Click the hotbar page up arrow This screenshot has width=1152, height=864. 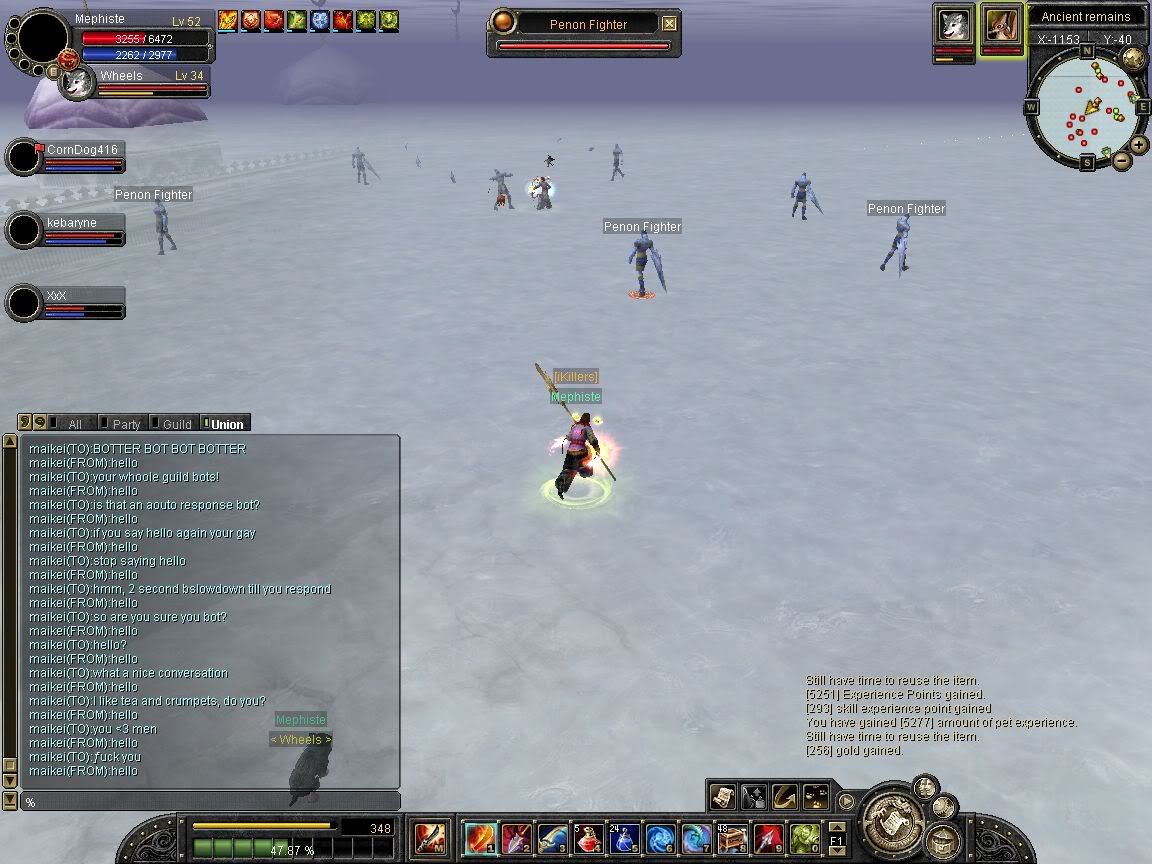836,827
